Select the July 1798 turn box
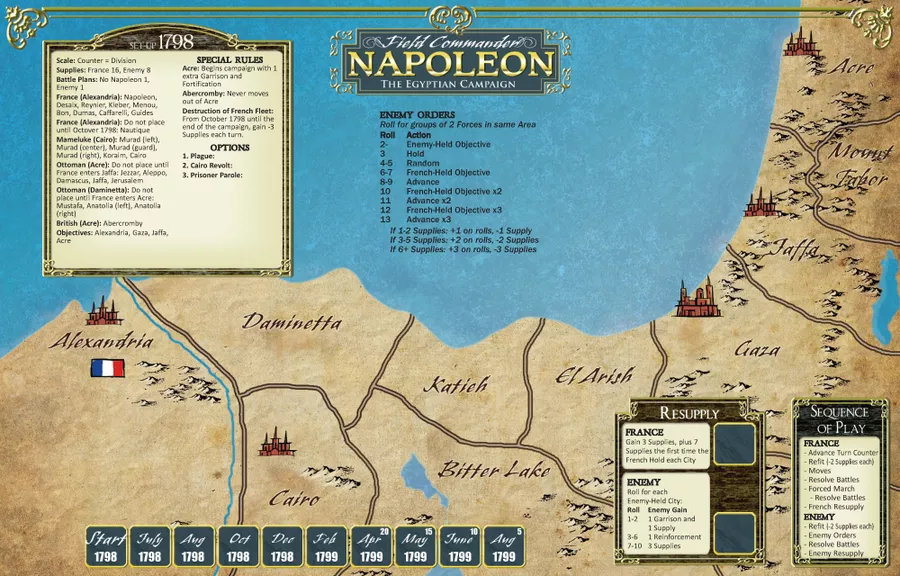The height and width of the screenshot is (576, 900). tap(149, 547)
